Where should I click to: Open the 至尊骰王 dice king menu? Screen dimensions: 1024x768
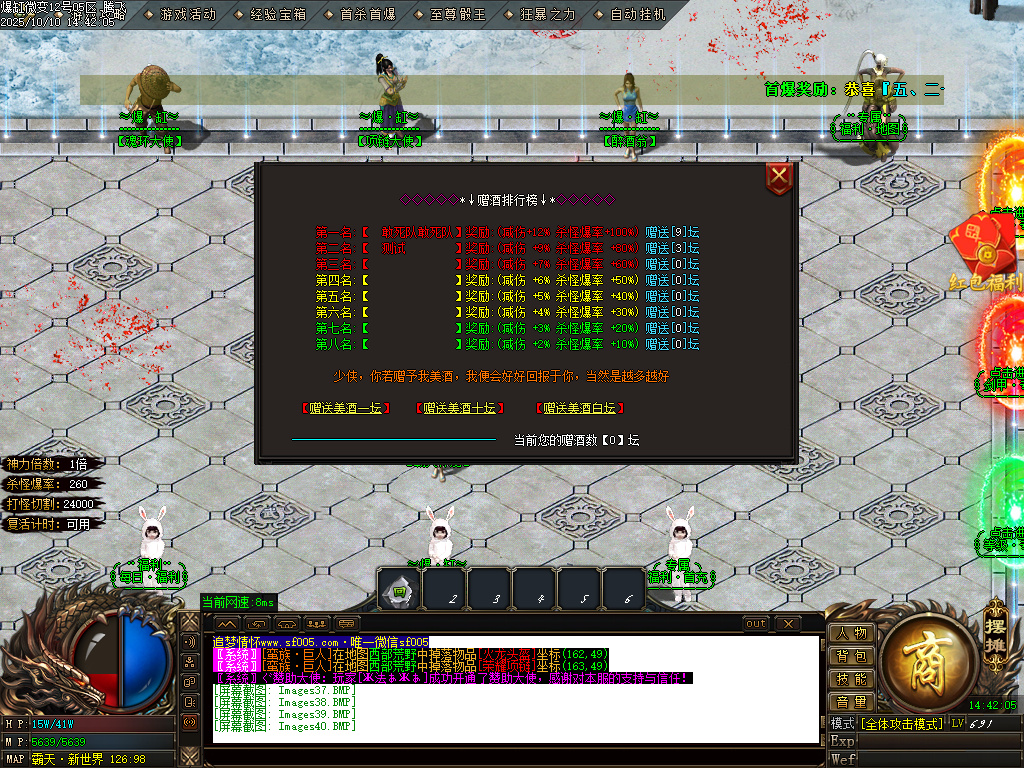point(450,14)
